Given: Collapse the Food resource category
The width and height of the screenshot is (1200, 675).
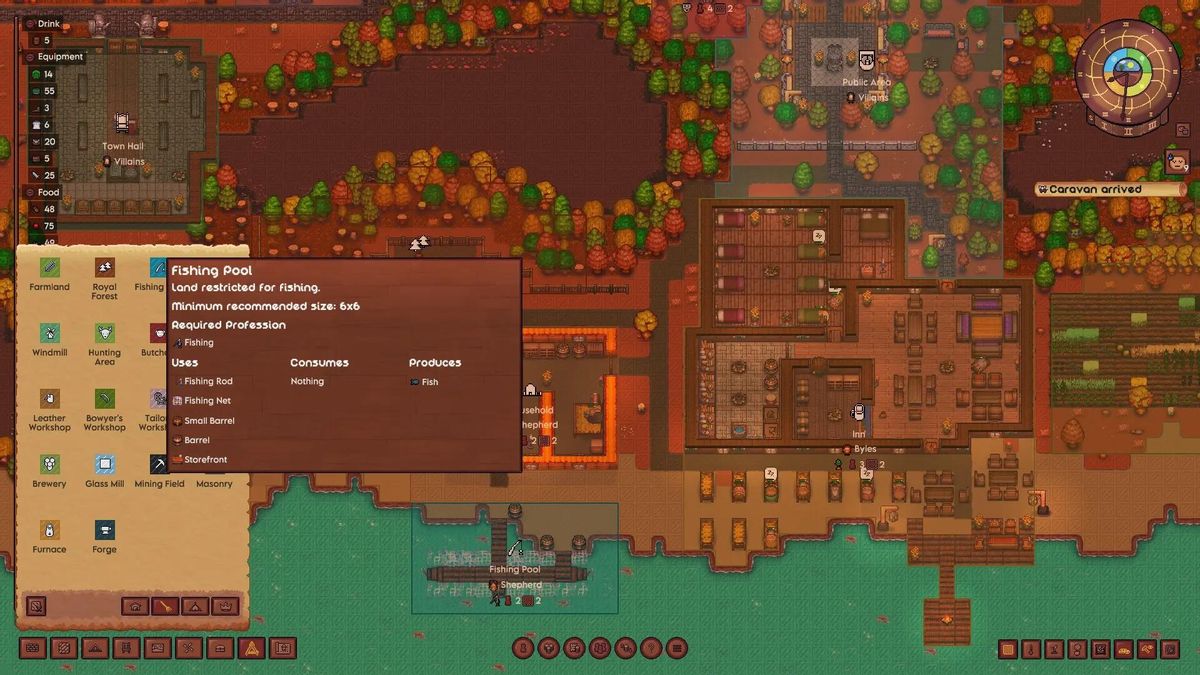Looking at the screenshot, I should point(30,192).
